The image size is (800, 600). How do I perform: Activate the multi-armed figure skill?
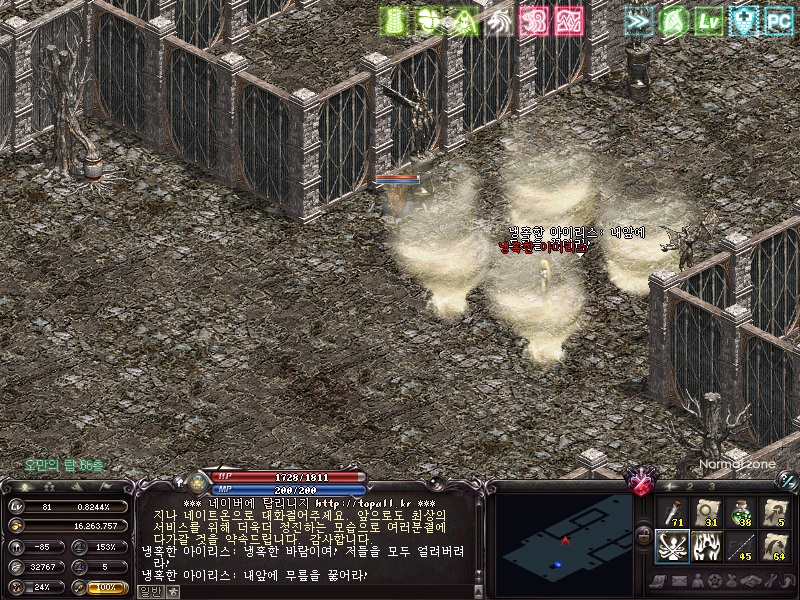pos(674,546)
